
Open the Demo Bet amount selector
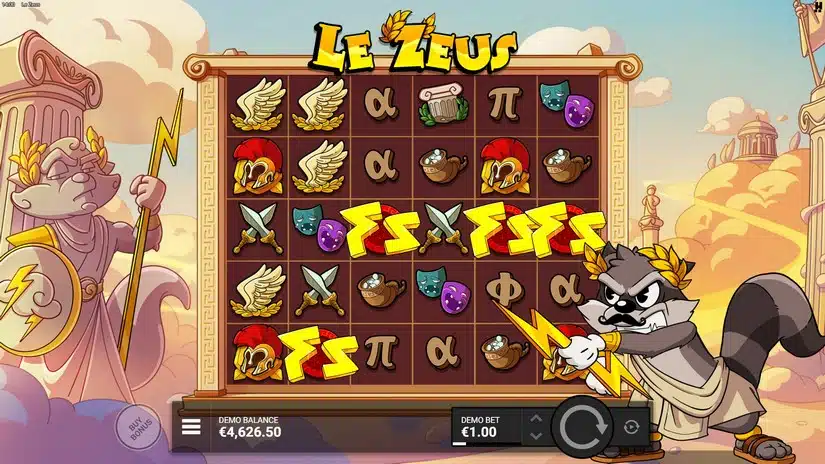pyautogui.click(x=486, y=427)
